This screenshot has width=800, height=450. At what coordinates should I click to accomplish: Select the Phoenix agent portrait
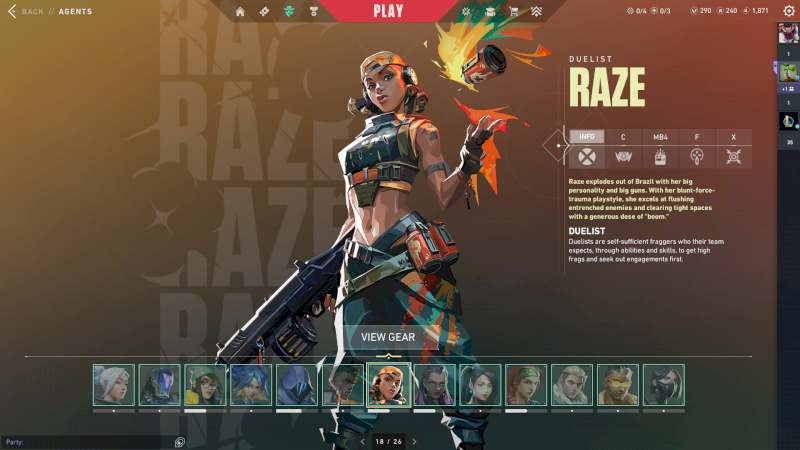tap(343, 385)
